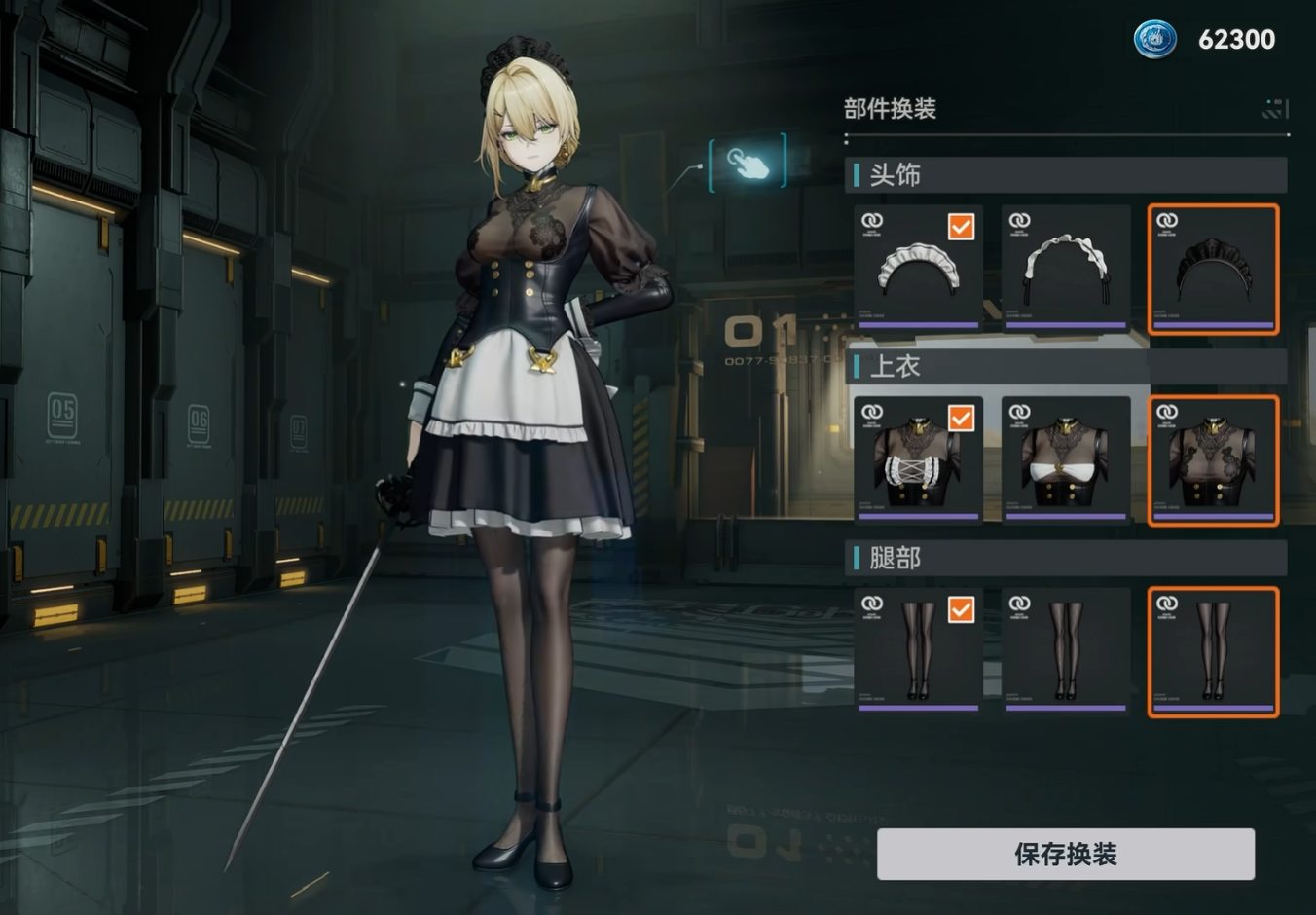Choose the white bandeau top
The width and height of the screenshot is (1316, 915).
coord(1066,459)
